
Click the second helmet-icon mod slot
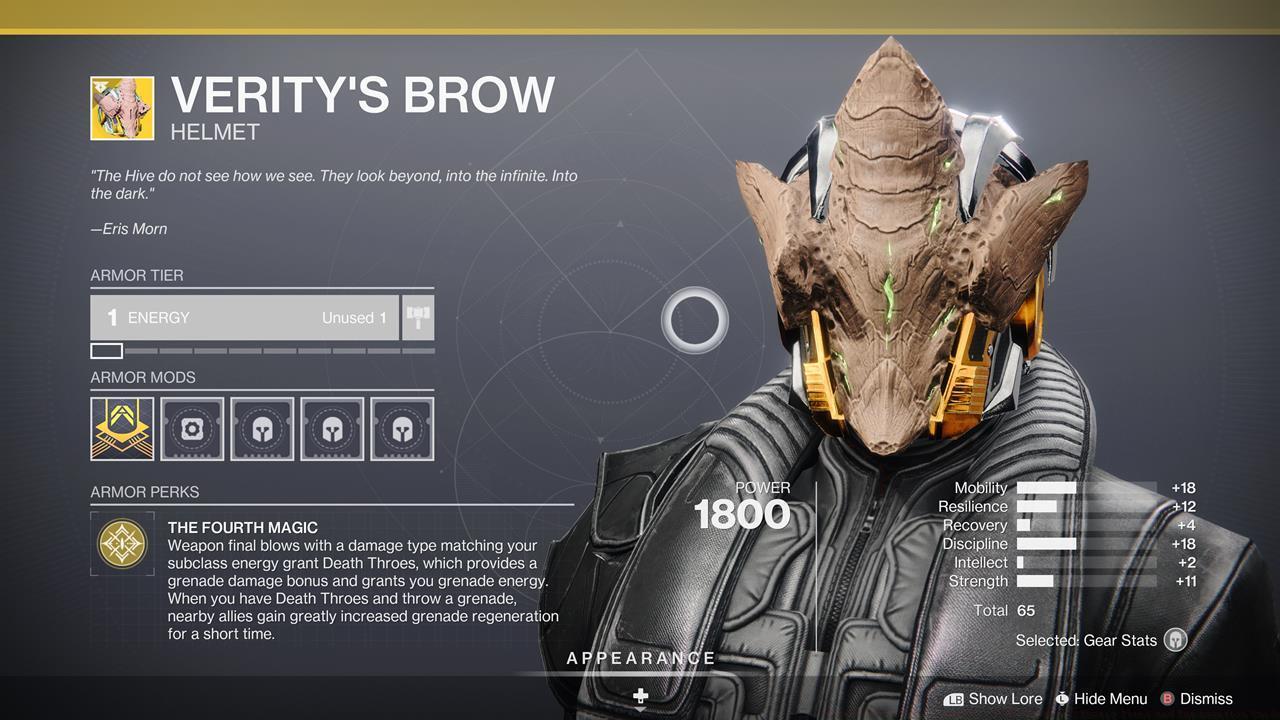coord(331,429)
